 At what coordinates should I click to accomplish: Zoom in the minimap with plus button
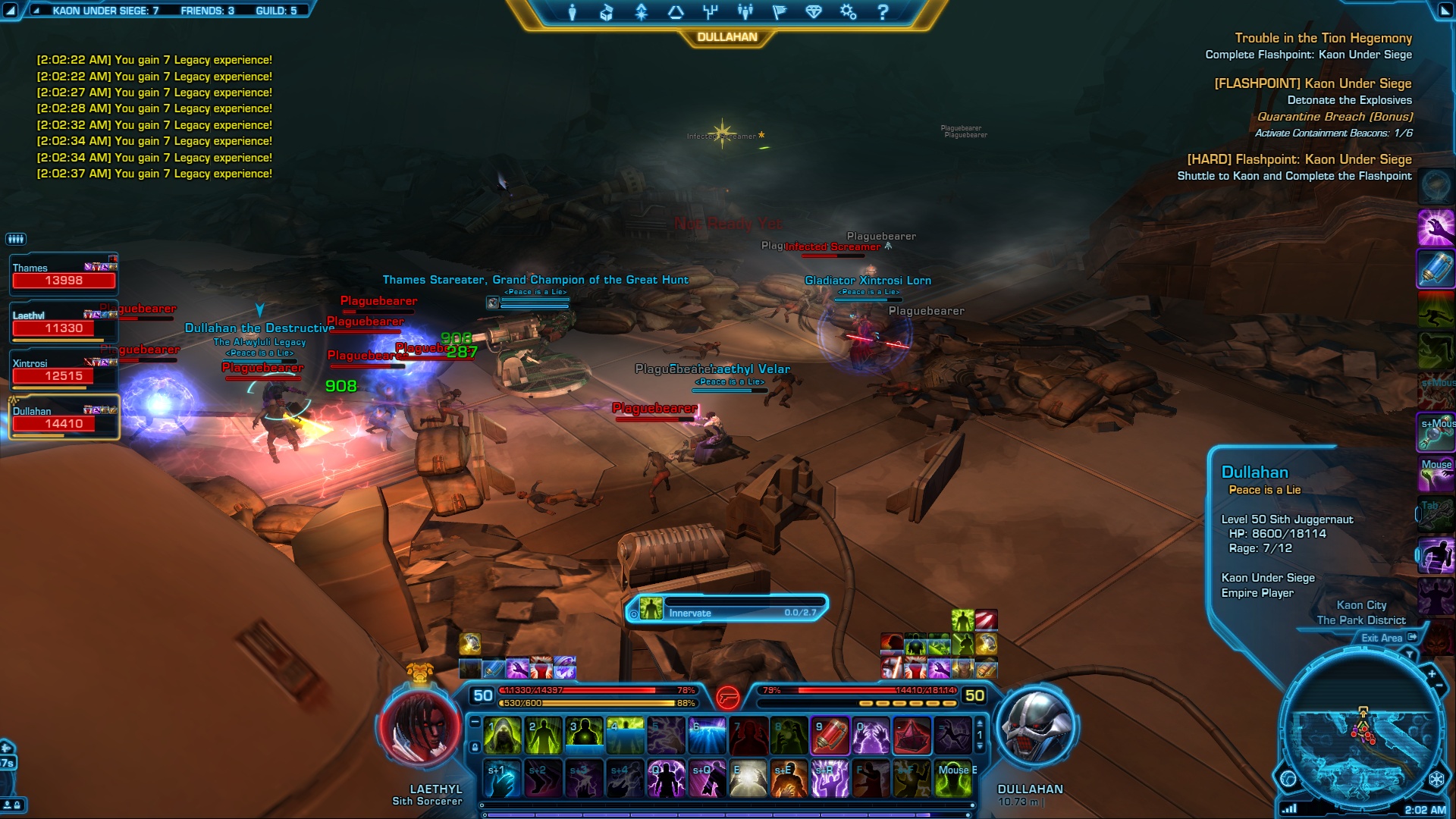click(x=1432, y=674)
